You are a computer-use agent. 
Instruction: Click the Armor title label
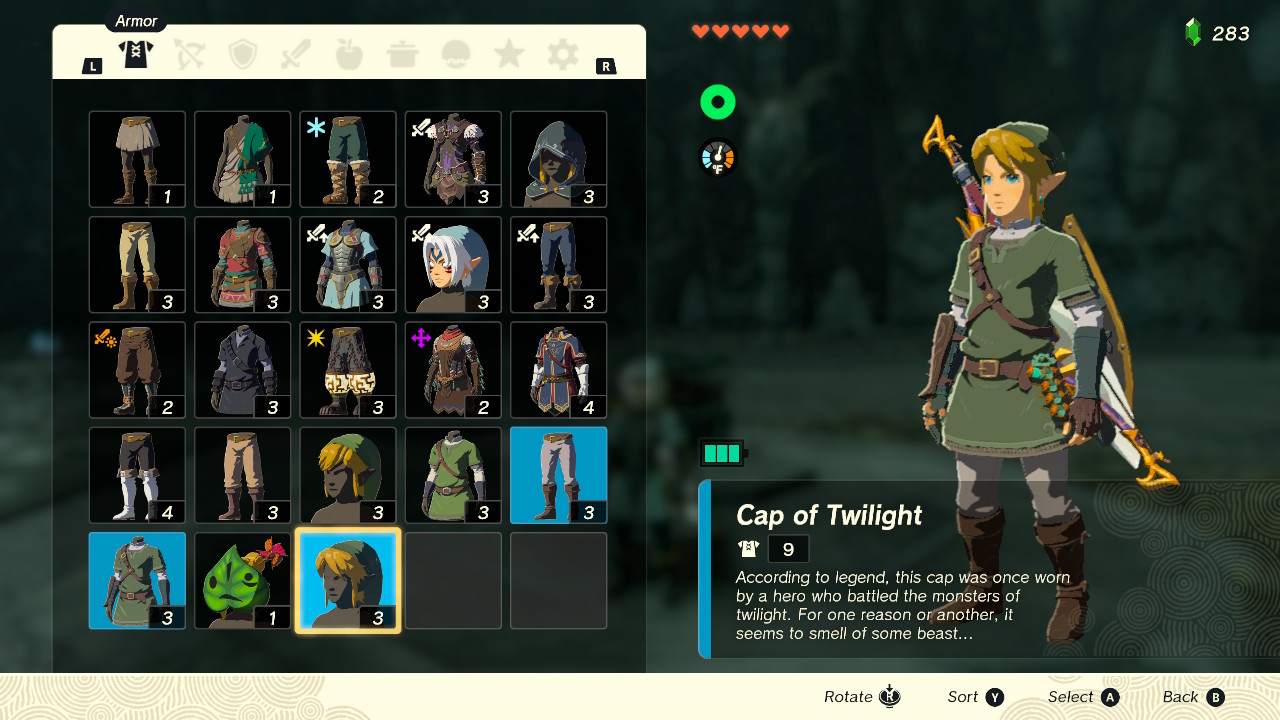click(135, 20)
